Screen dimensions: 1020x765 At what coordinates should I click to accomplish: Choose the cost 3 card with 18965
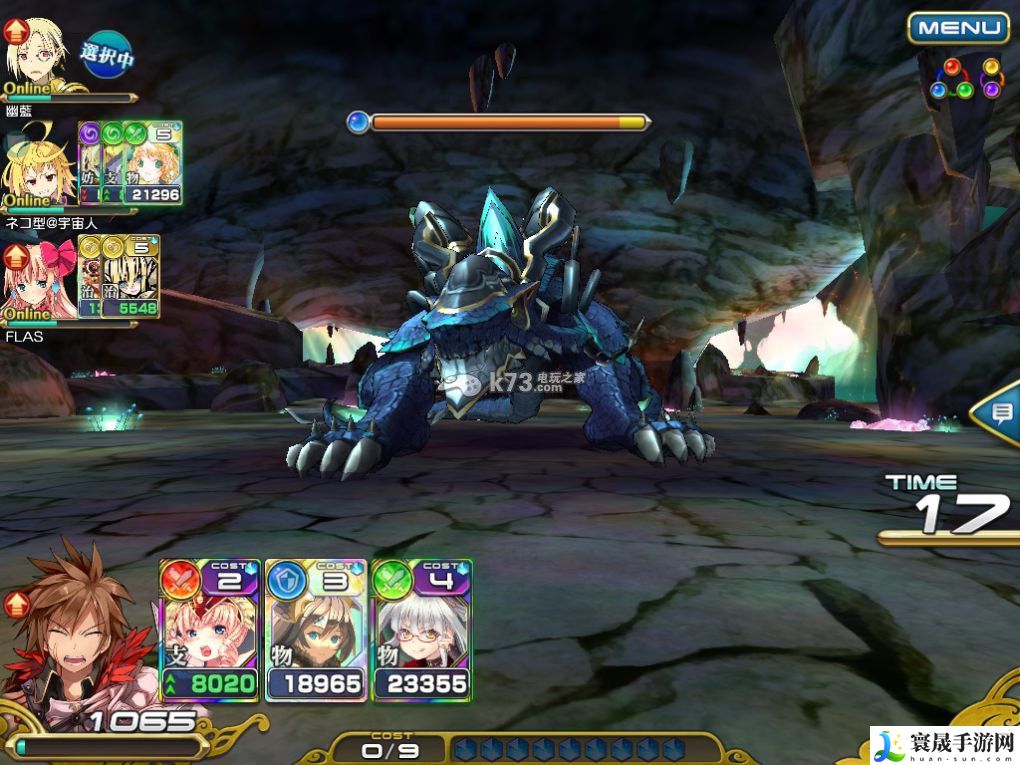click(315, 630)
